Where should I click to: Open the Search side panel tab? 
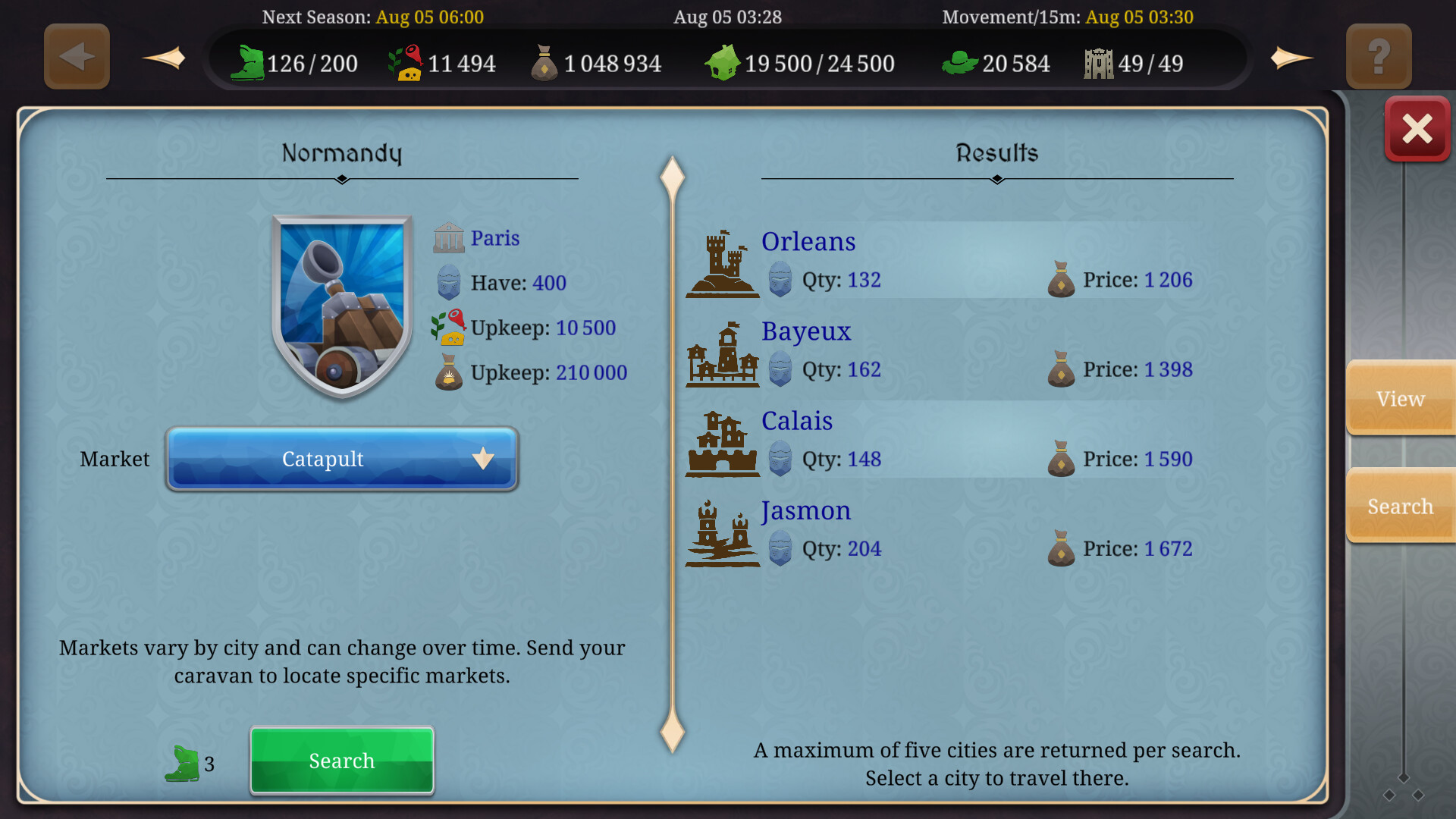(x=1399, y=506)
